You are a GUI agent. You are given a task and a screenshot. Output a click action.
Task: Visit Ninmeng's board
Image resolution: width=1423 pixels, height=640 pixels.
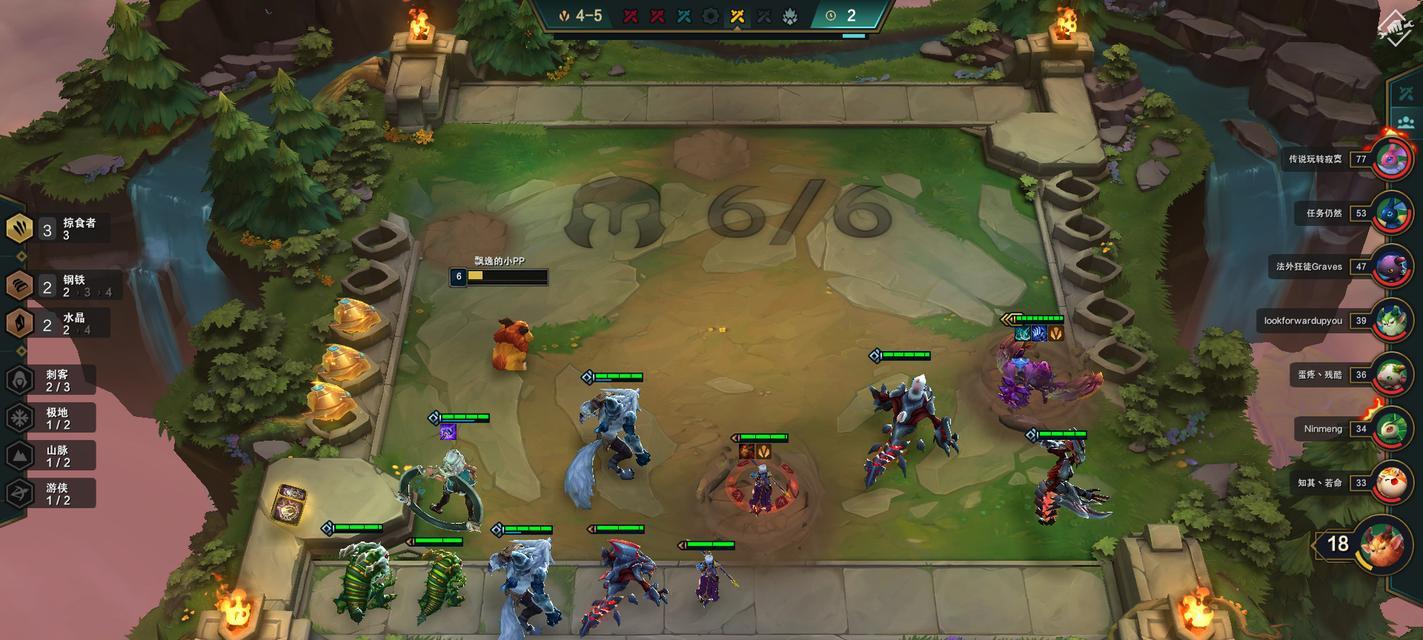point(1391,429)
